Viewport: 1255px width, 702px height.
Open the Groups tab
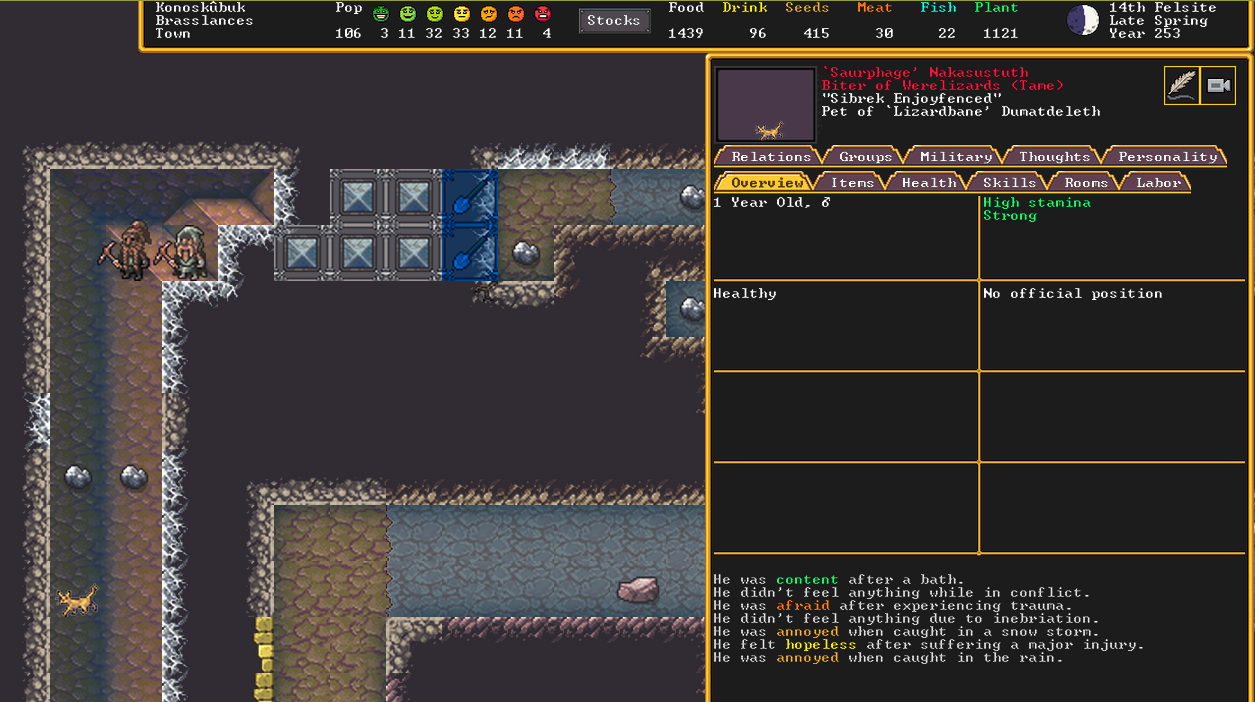(865, 157)
